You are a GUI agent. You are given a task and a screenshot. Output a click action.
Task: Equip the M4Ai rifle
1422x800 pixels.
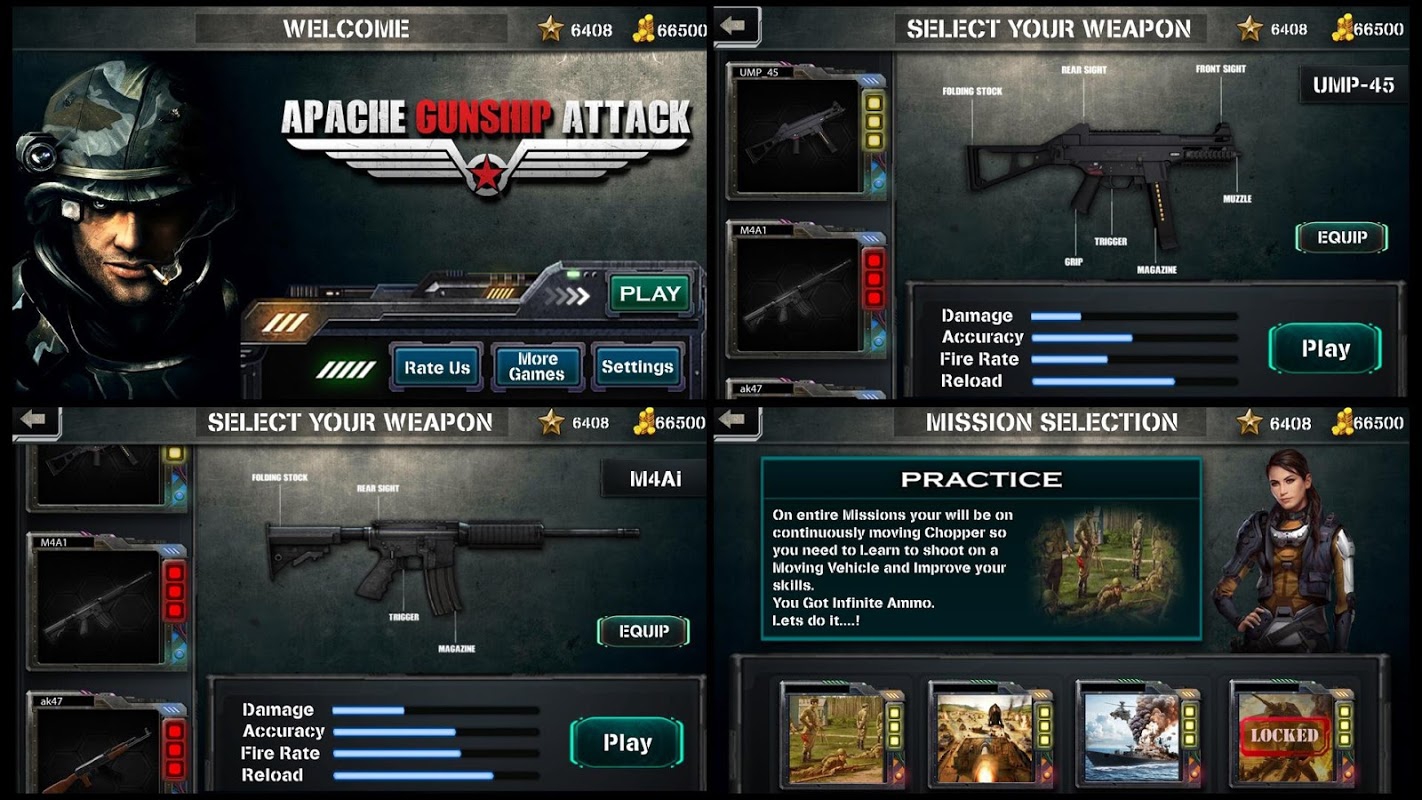(643, 632)
